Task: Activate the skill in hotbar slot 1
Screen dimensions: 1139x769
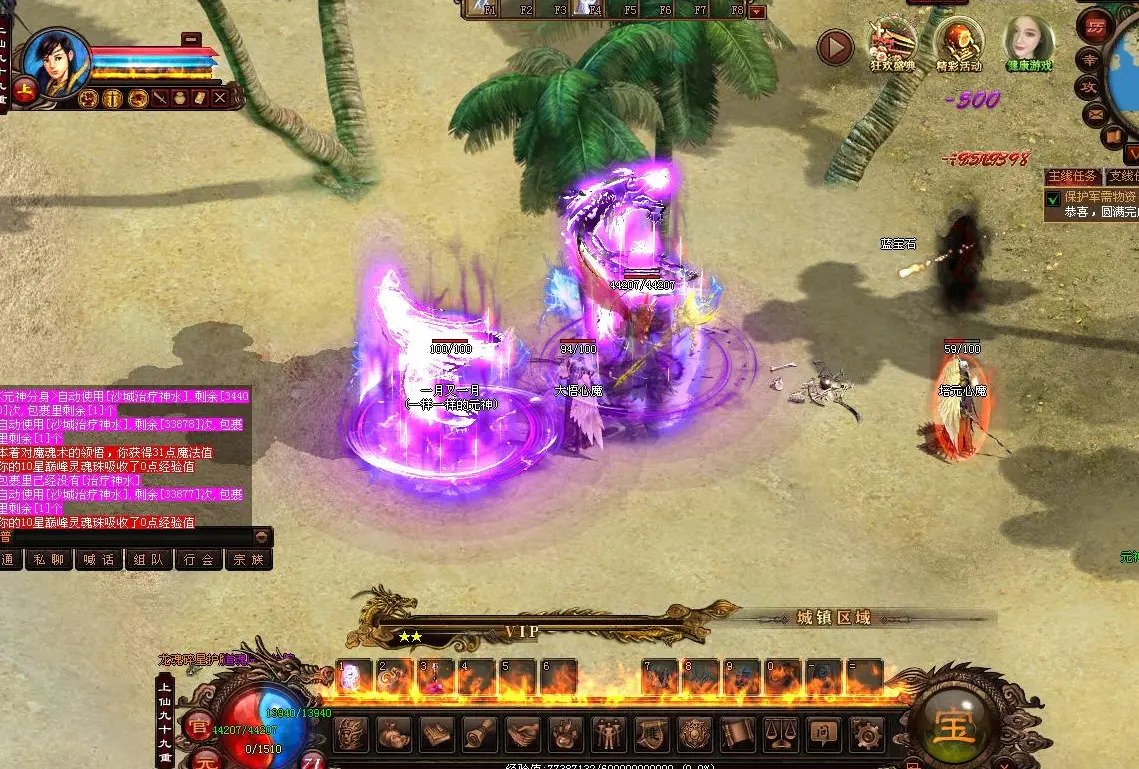Action: pos(354,677)
